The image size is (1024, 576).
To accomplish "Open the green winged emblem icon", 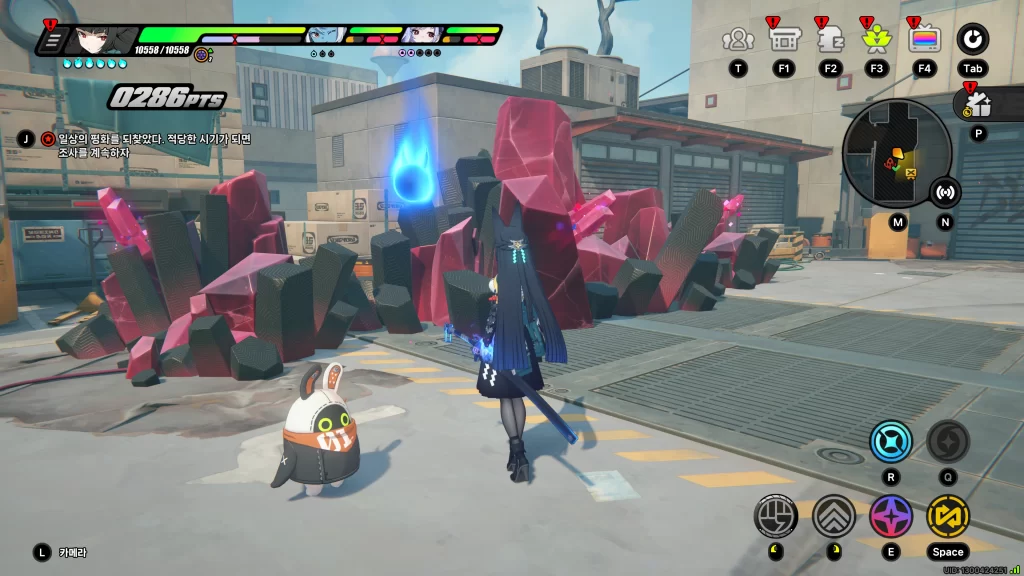I will pyautogui.click(x=877, y=39).
